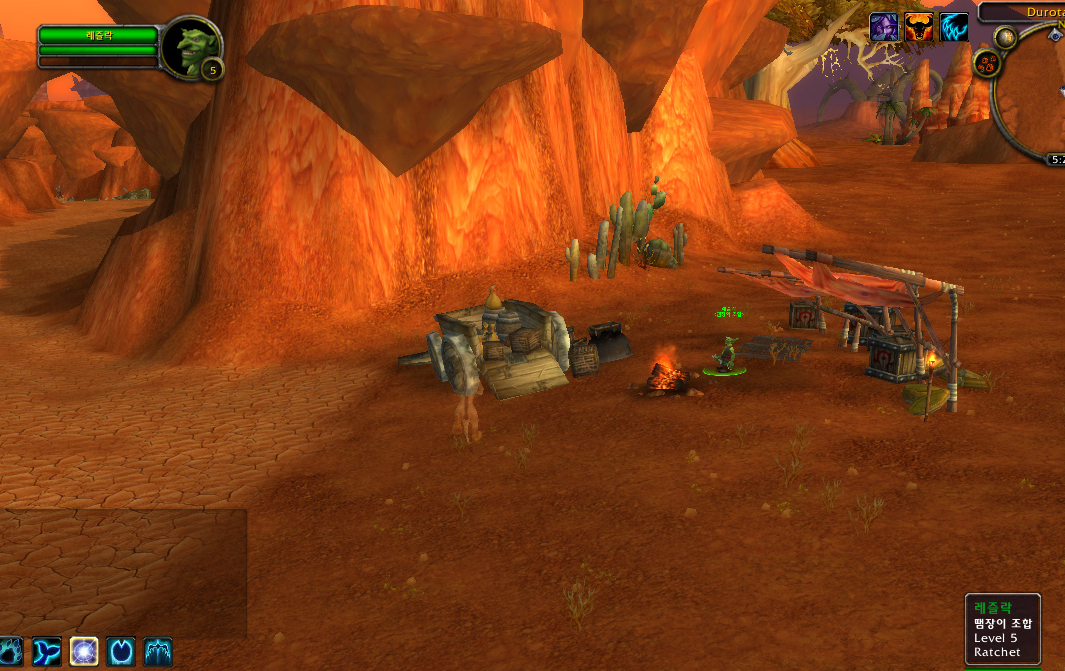Select the purple night elf face buff icon
Viewport: 1065px width, 671px height.
click(884, 27)
